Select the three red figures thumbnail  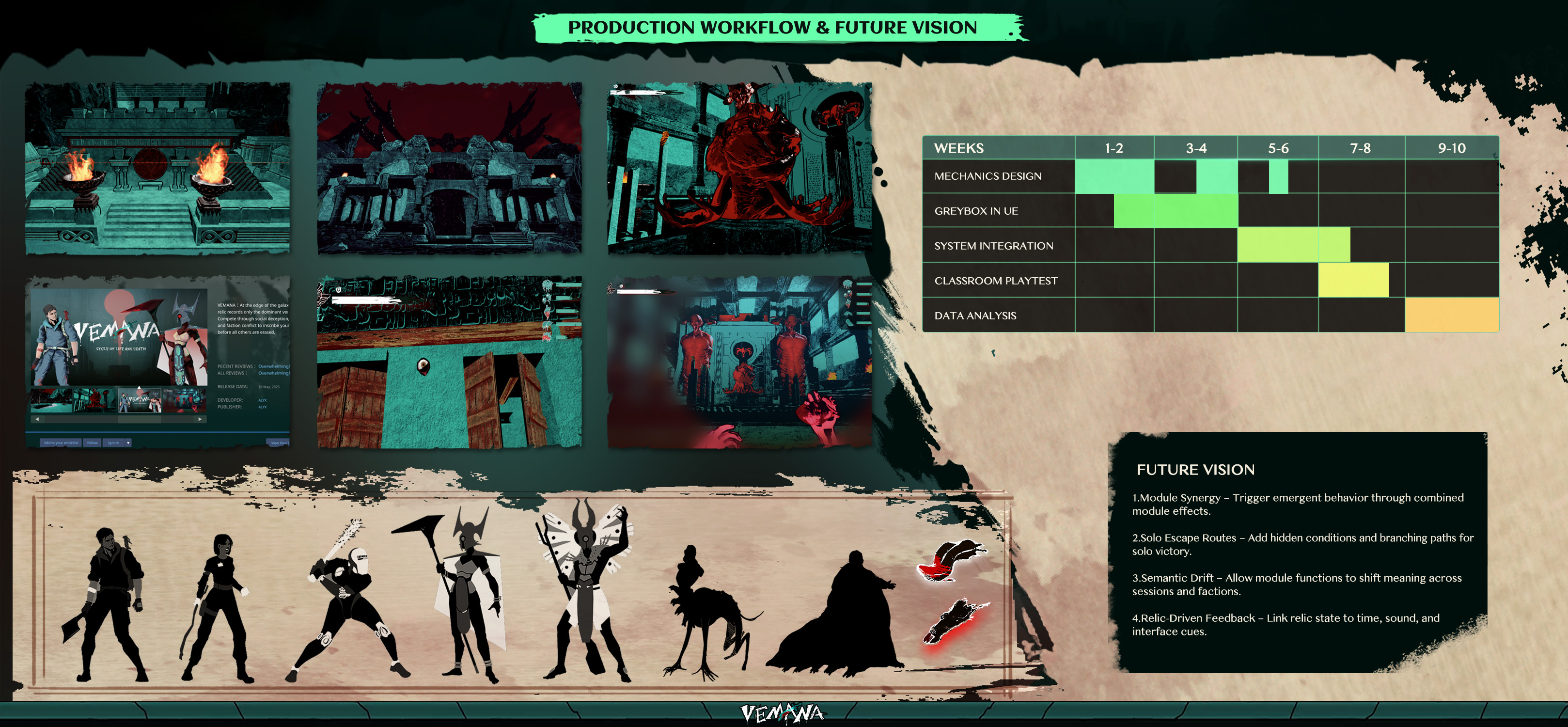pyautogui.click(x=185, y=401)
